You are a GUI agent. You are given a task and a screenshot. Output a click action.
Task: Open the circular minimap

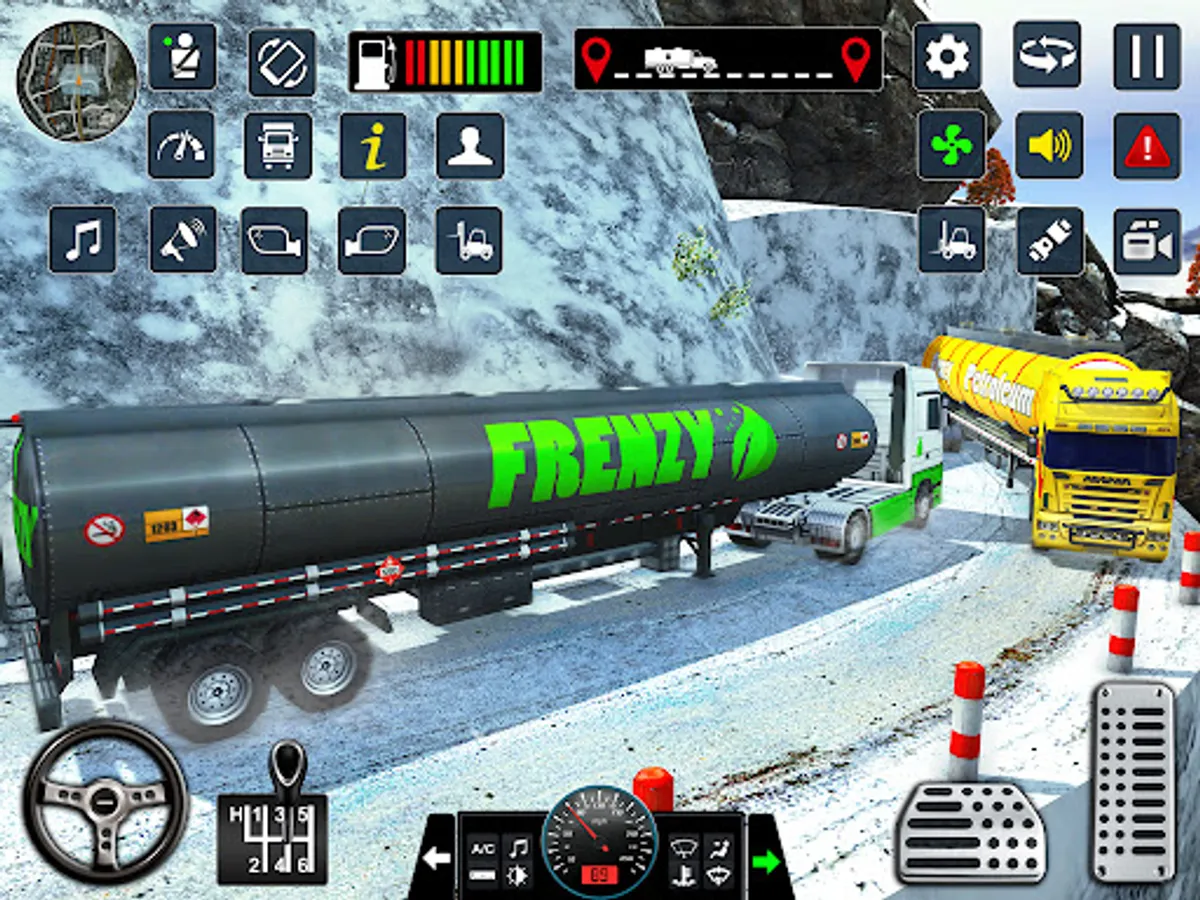point(78,81)
